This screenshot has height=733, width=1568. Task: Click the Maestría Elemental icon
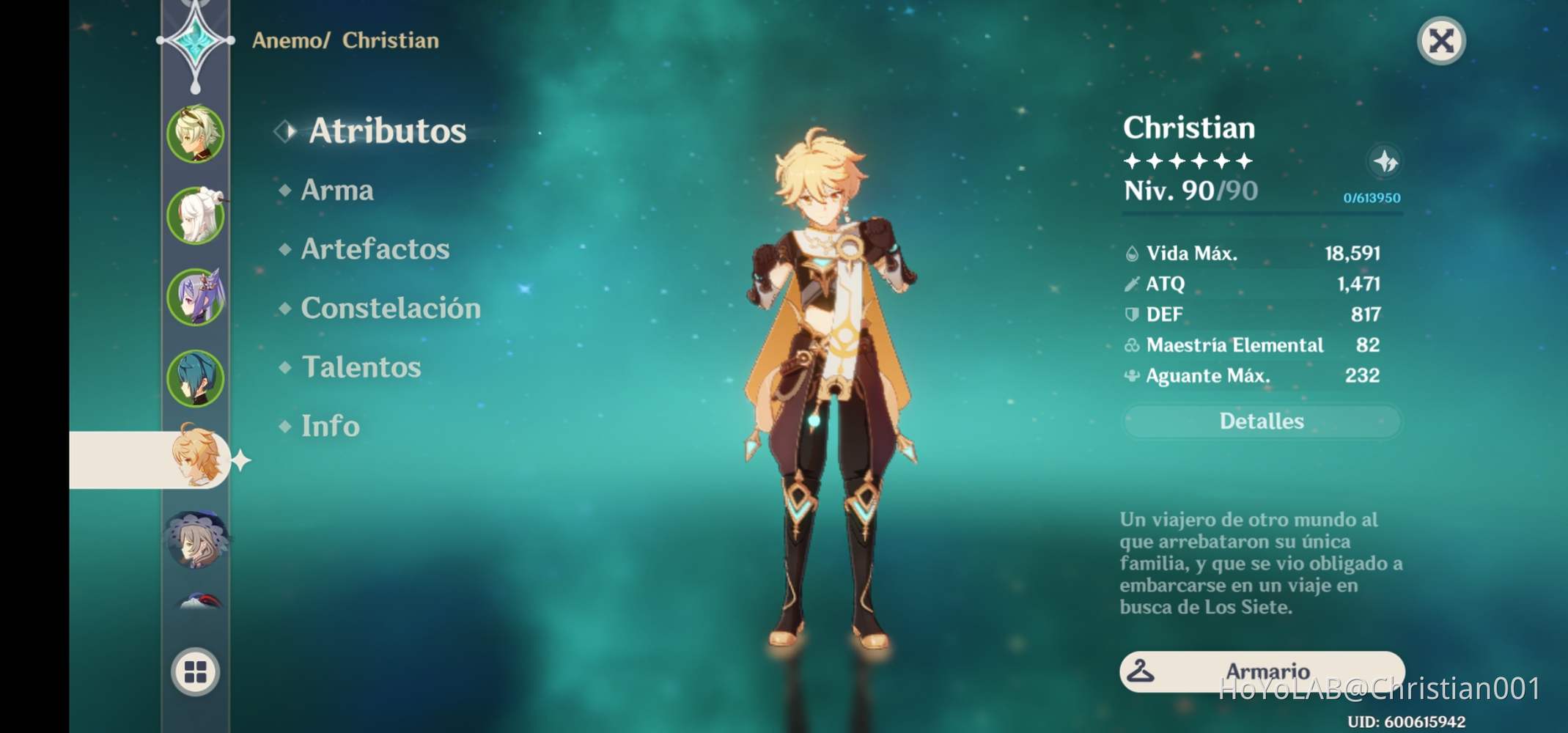coord(1132,345)
